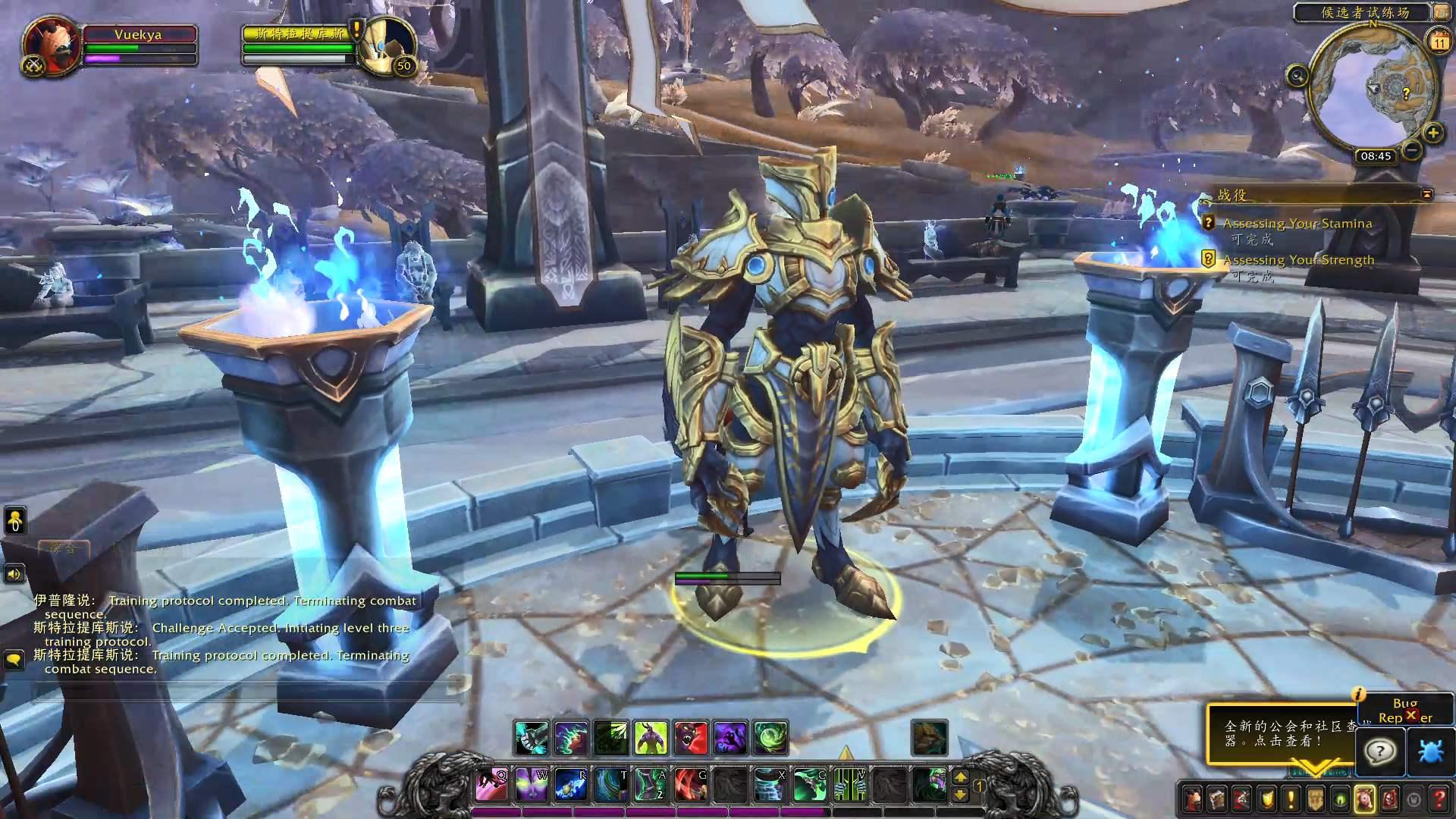Cast the blue orb ability on R
Screen dimensions: 1456x819
(x=570, y=784)
